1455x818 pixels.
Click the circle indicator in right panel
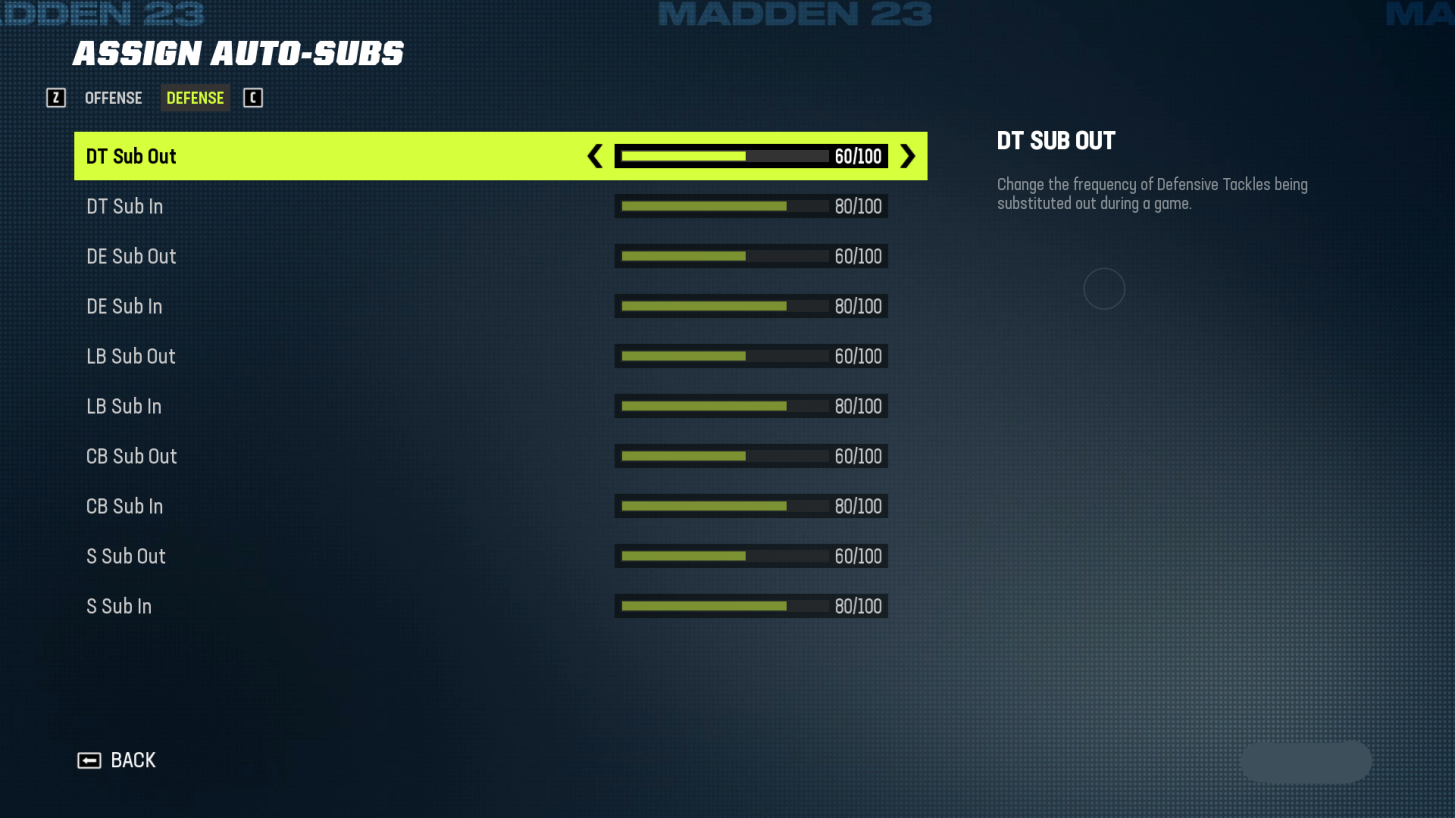point(1104,288)
